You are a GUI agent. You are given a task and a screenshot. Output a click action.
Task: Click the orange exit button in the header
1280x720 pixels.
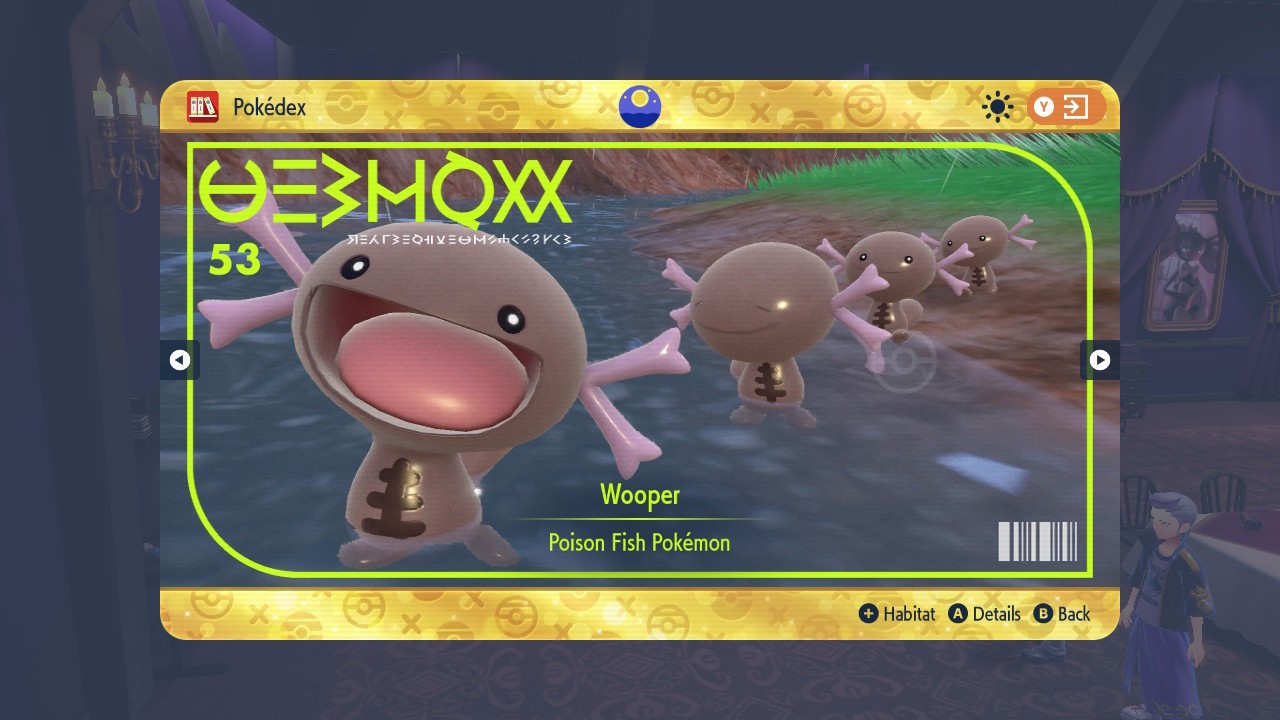click(1066, 107)
